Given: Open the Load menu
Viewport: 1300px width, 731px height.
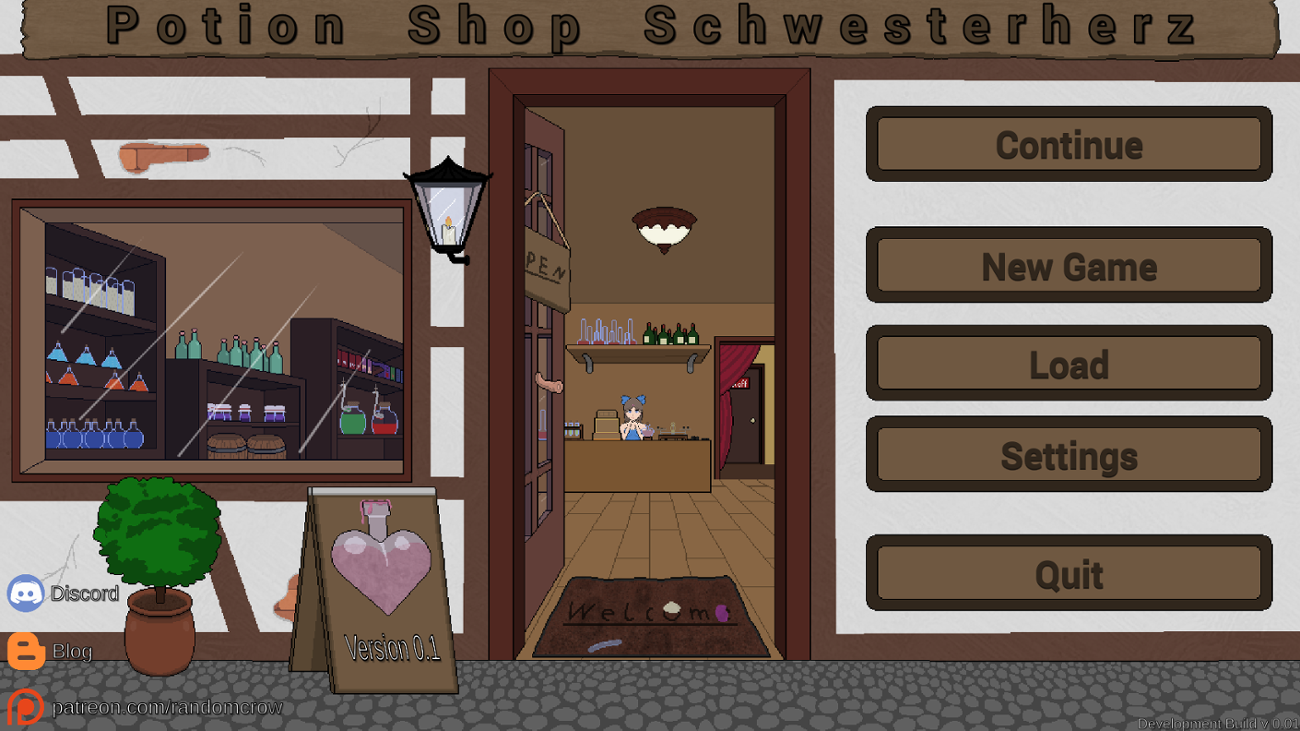Looking at the screenshot, I should tap(1068, 364).
